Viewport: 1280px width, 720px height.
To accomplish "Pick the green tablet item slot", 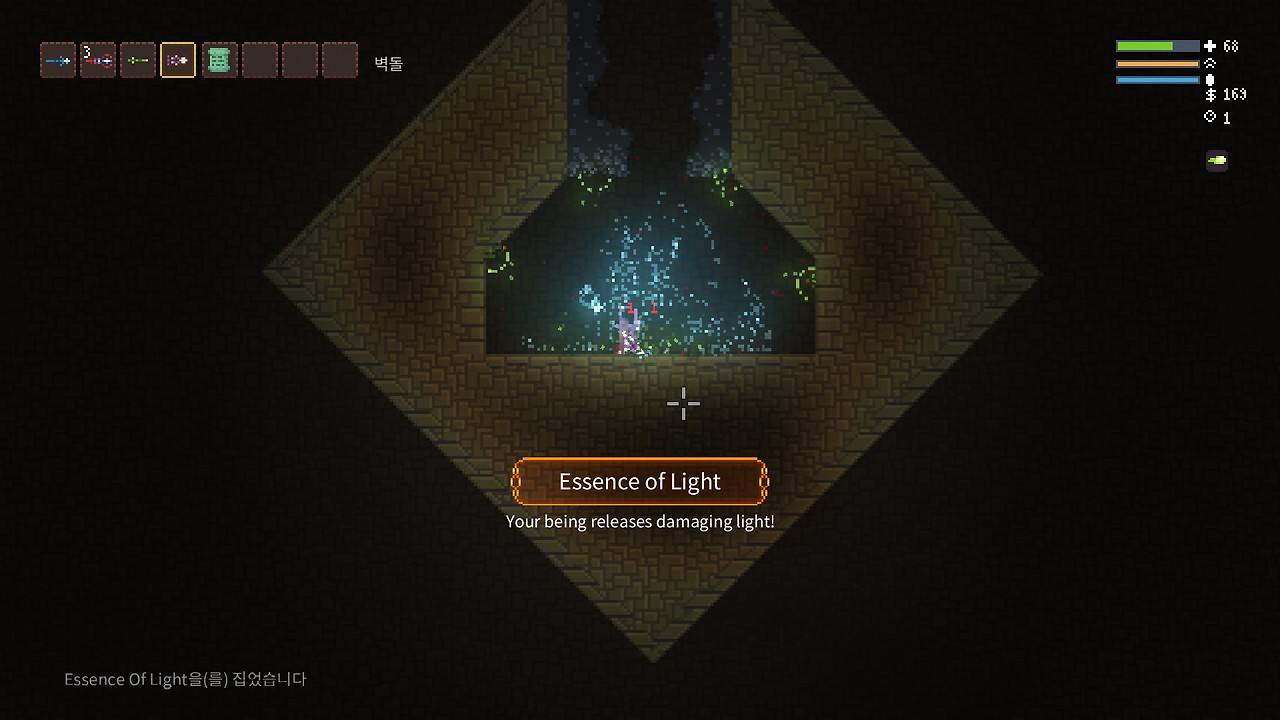I will (x=219, y=61).
